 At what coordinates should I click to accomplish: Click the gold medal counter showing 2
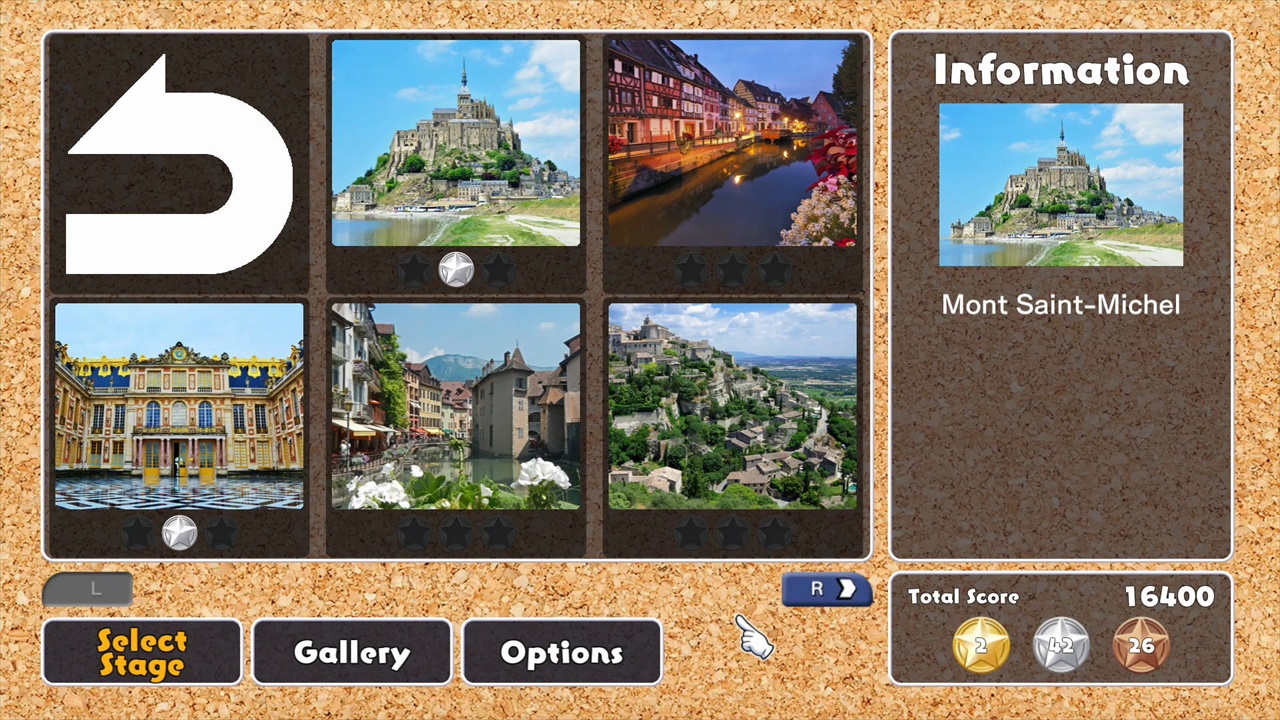[x=980, y=645]
